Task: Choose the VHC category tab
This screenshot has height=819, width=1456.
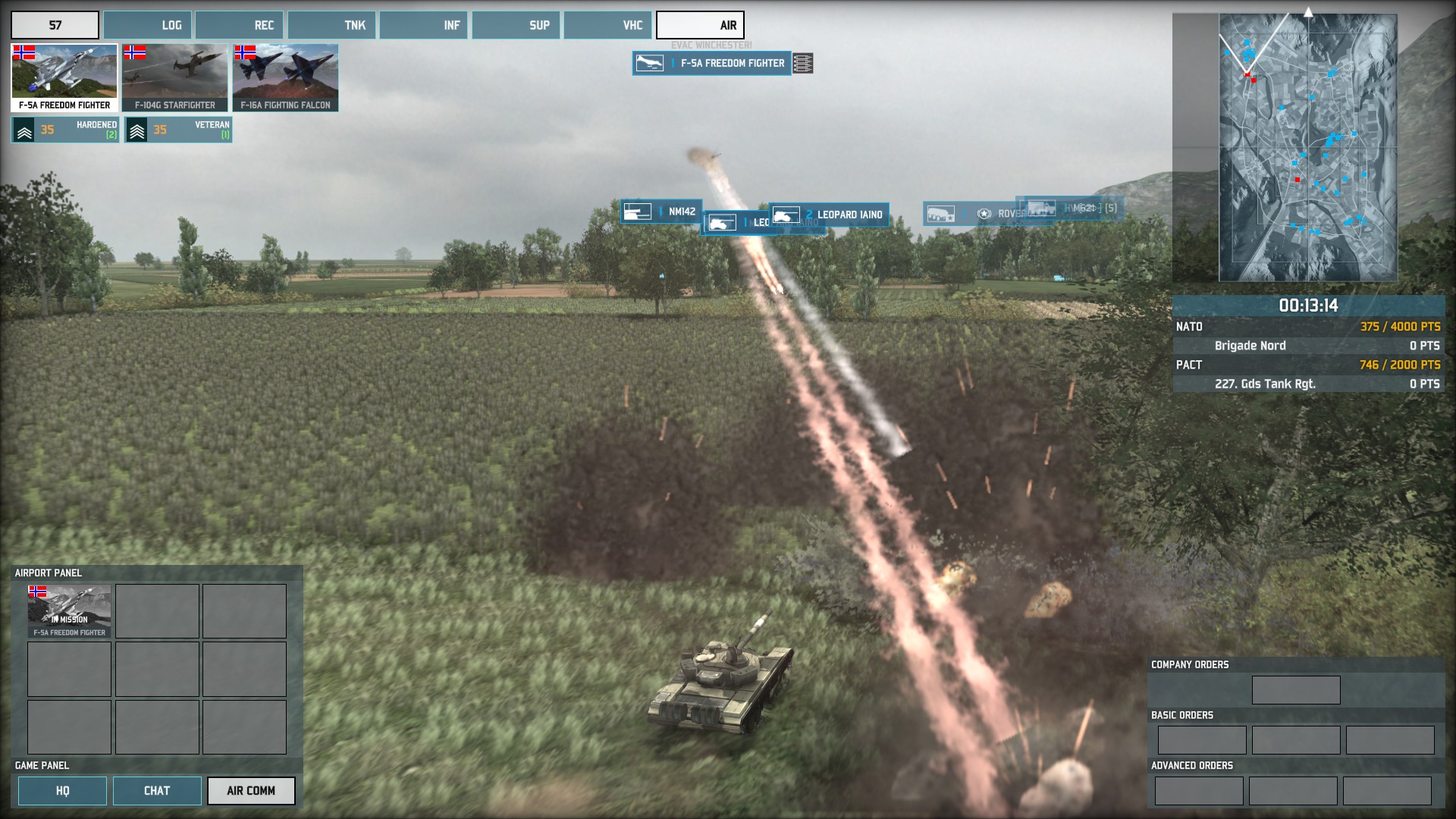Action: pyautogui.click(x=608, y=25)
